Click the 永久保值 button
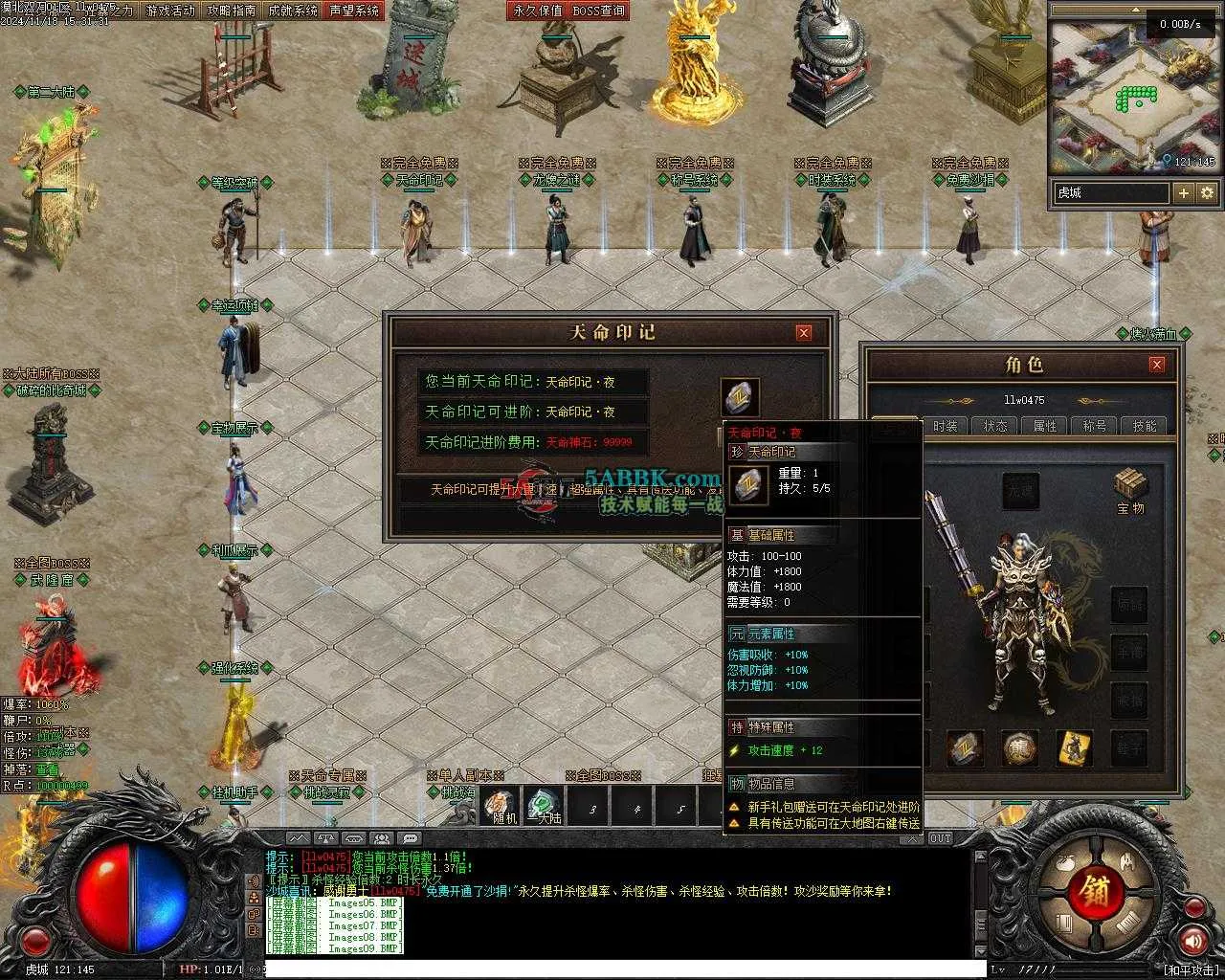The image size is (1225, 980). 538,11
